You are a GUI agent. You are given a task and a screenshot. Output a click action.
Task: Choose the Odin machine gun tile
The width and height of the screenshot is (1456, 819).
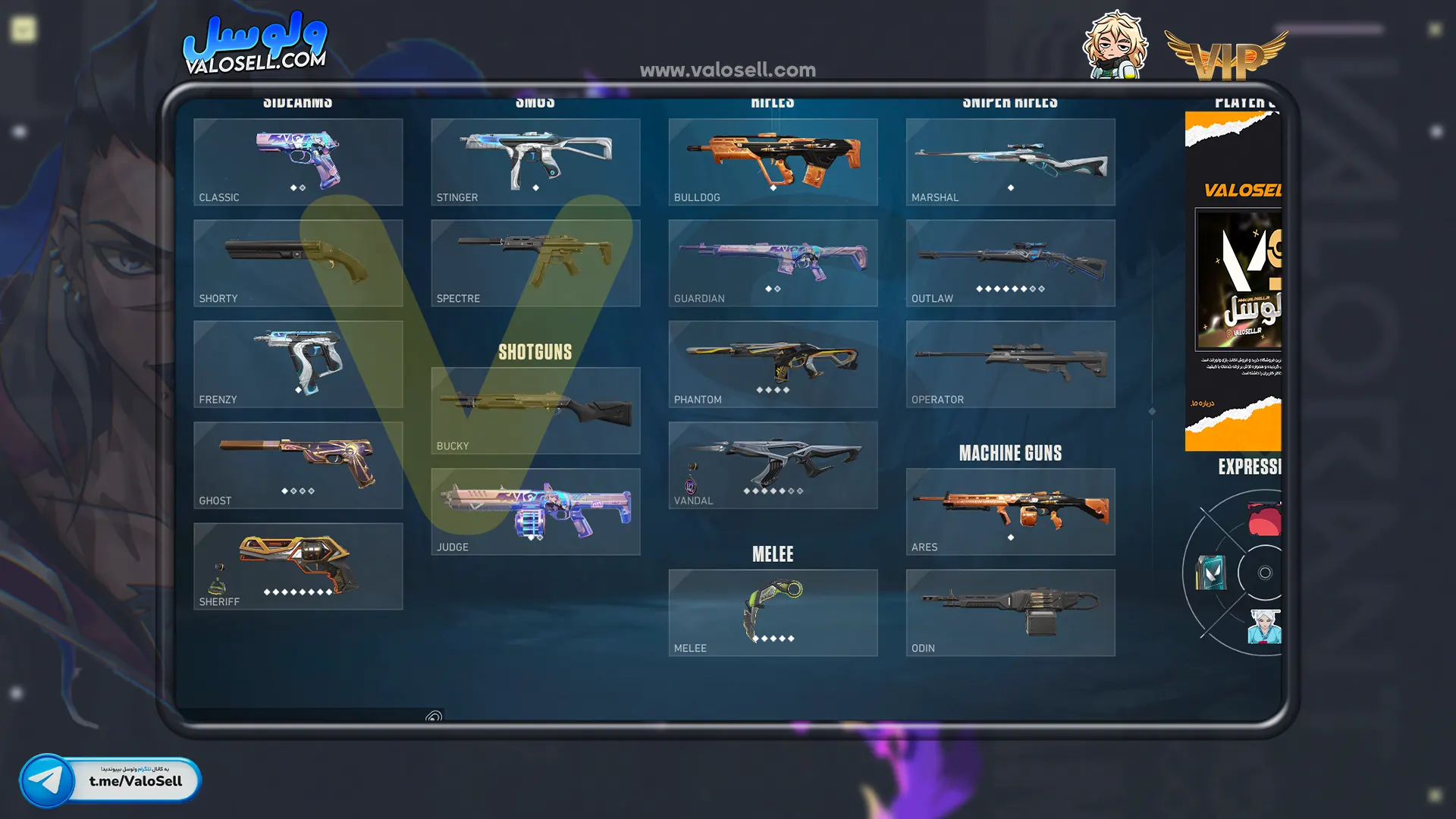coord(1010,613)
